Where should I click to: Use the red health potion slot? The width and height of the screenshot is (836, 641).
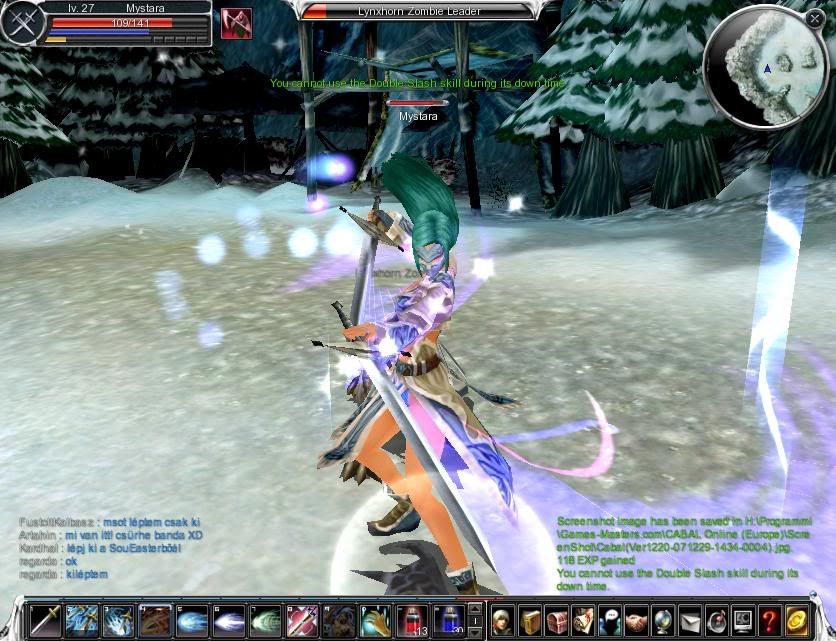pyautogui.click(x=412, y=621)
